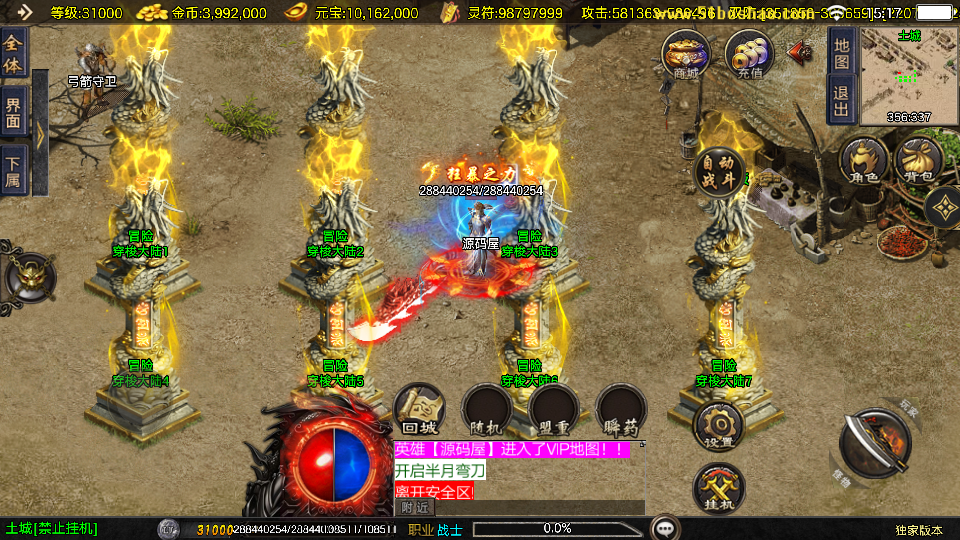
Task: Open the chat speech bubble button
Action: coord(664,528)
